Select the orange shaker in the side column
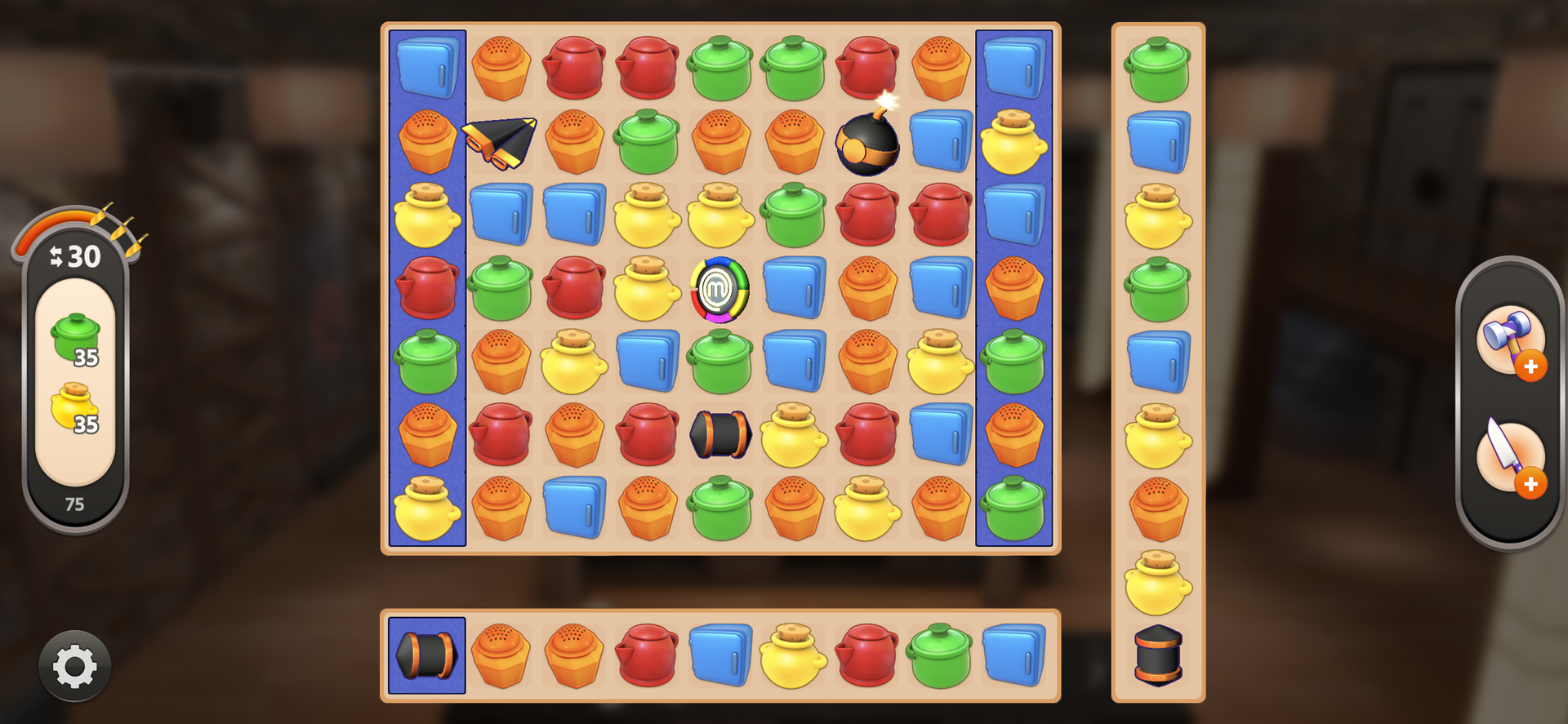The width and height of the screenshot is (1568, 724). point(1158,509)
